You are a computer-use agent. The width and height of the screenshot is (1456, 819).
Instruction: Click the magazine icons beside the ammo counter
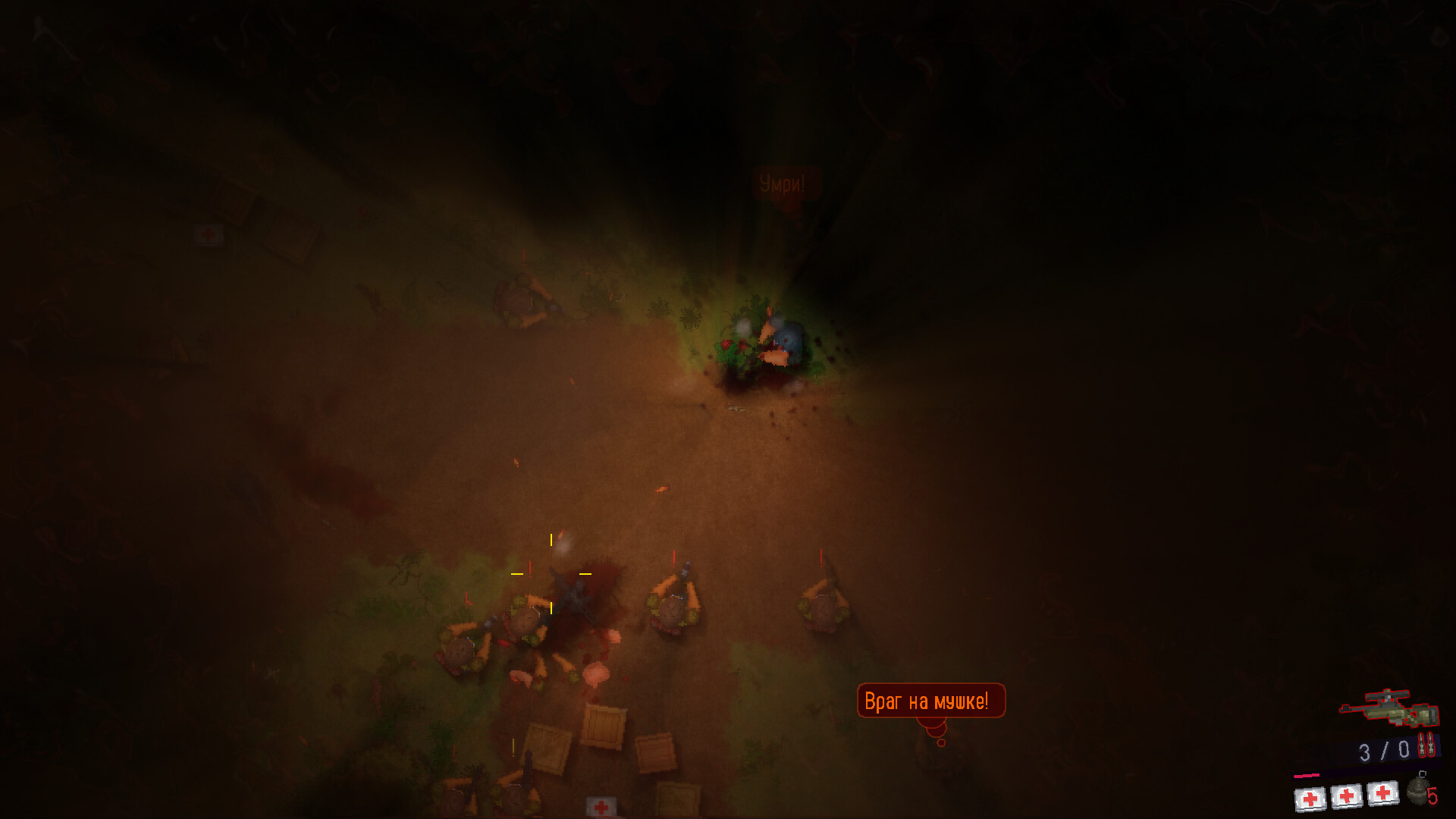1426,745
